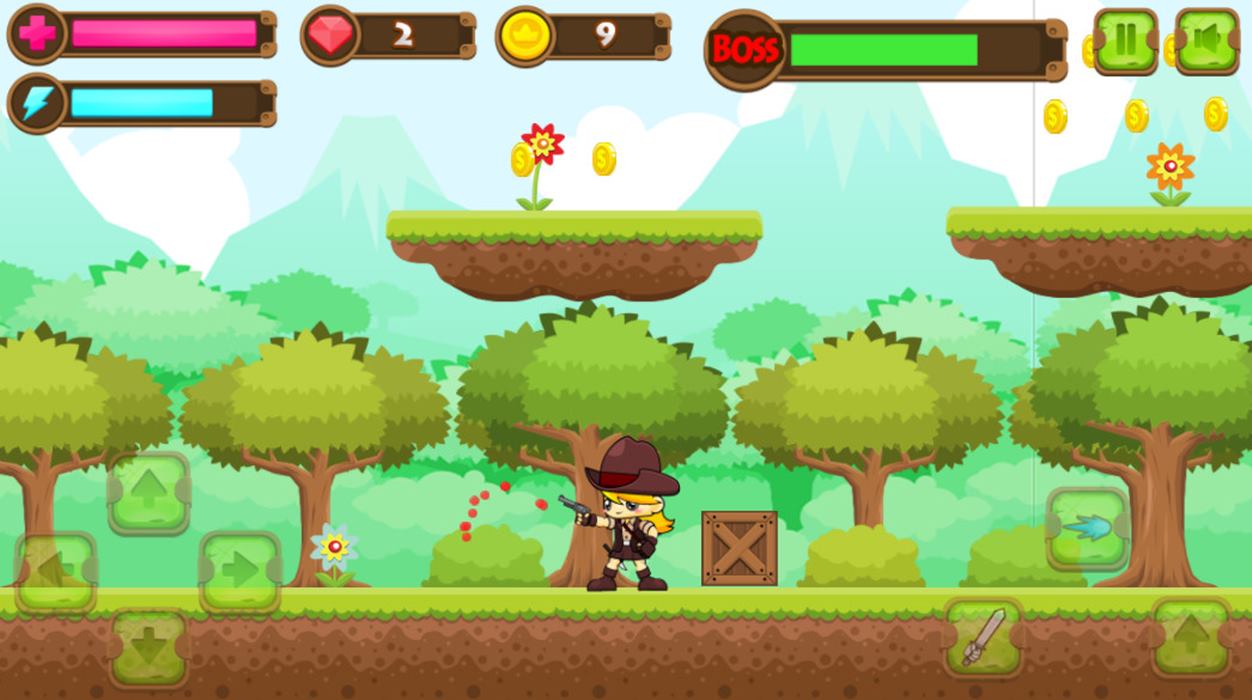The height and width of the screenshot is (700, 1252).
Task: Fire using the blue projectile button
Action: tap(1088, 528)
